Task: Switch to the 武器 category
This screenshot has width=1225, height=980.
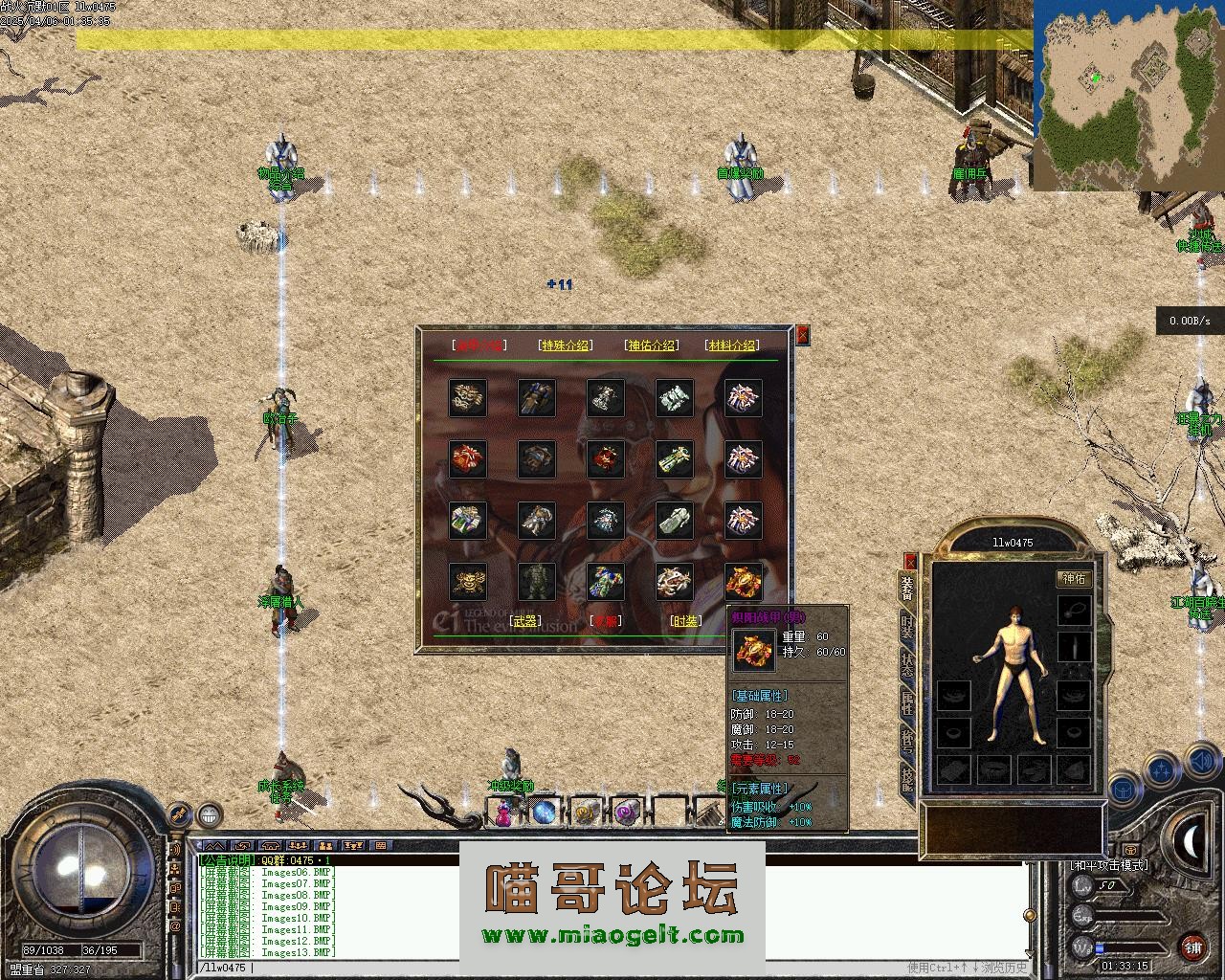Action: click(x=525, y=621)
